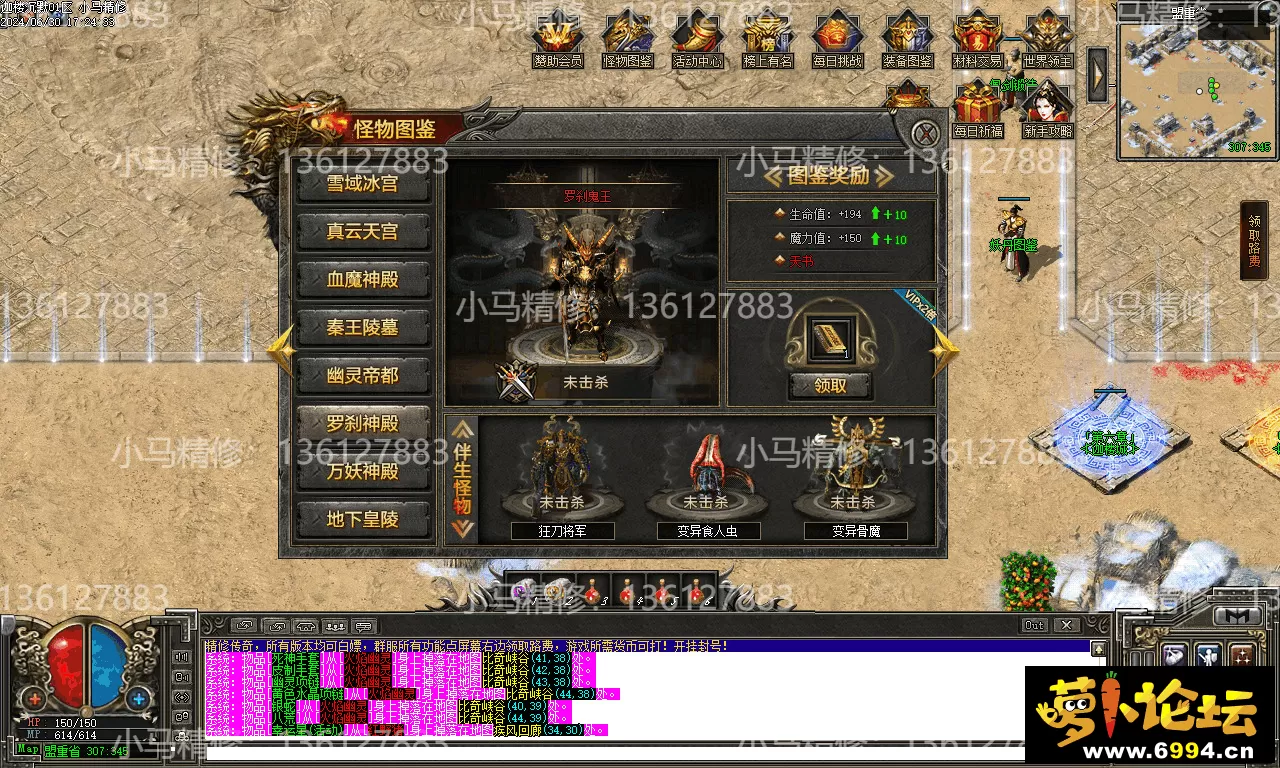Image resolution: width=1280 pixels, height=768 pixels.
Task: Switch to the 地下皇陵 category
Action: 363,519
